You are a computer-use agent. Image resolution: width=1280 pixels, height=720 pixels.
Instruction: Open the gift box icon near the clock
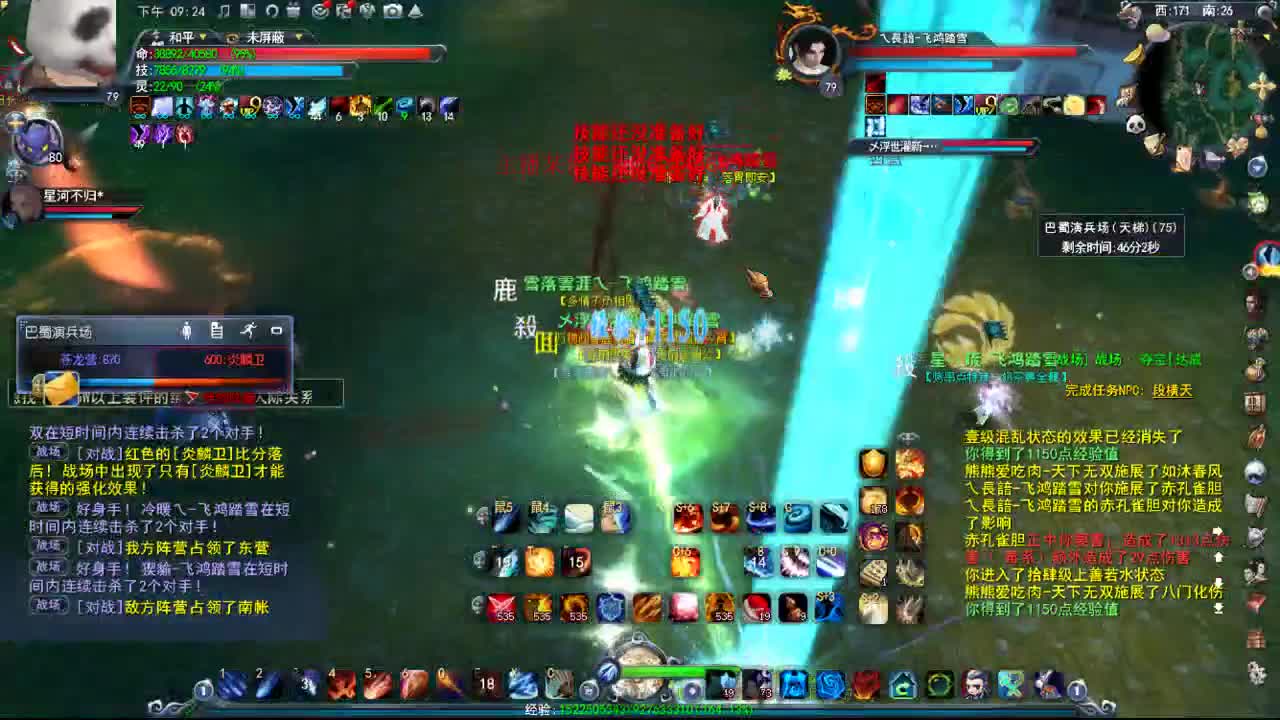294,12
